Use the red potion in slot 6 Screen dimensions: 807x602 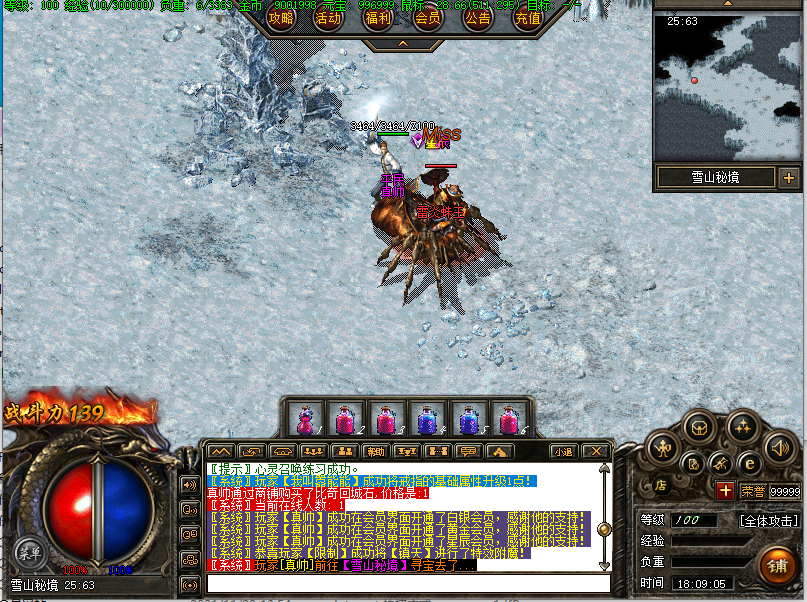click(x=508, y=419)
